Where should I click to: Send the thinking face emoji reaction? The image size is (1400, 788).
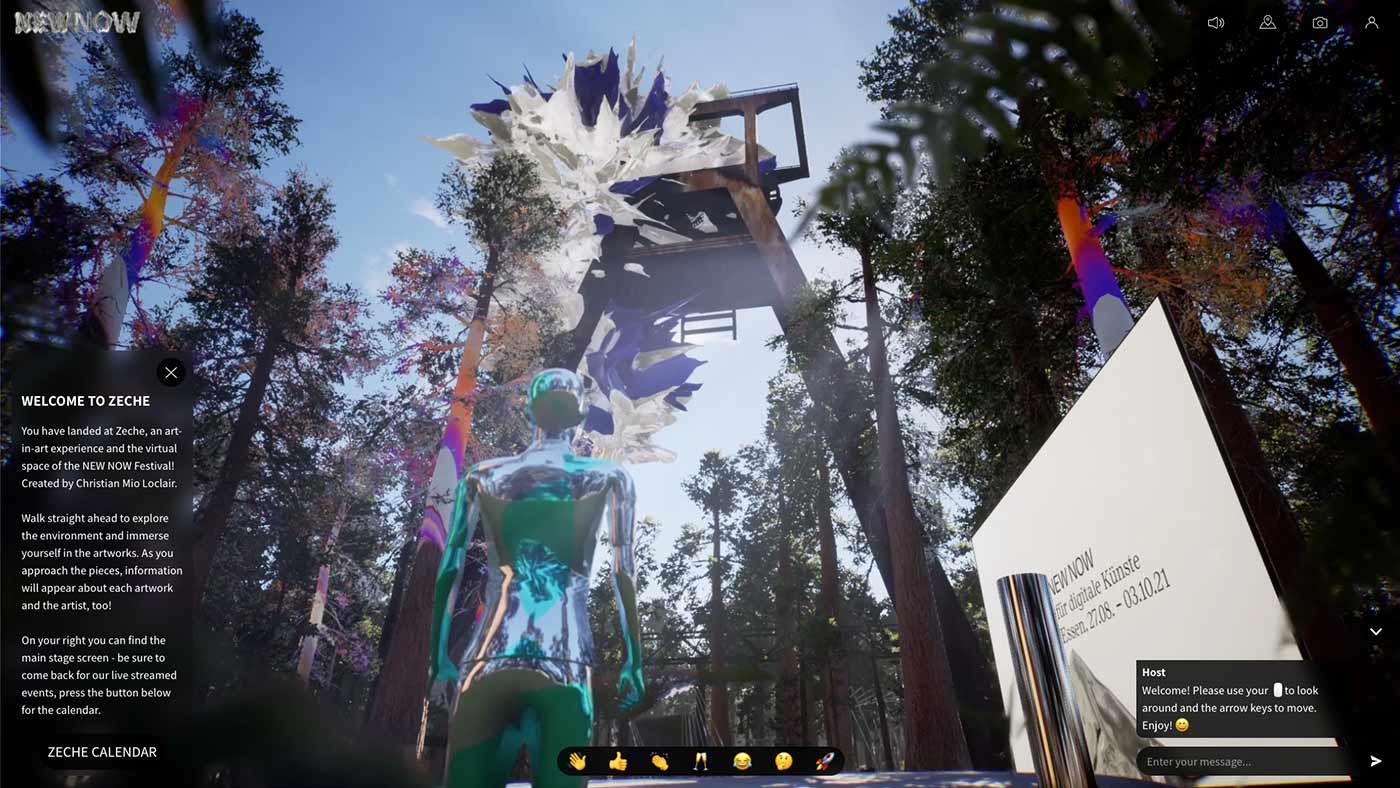(x=783, y=761)
